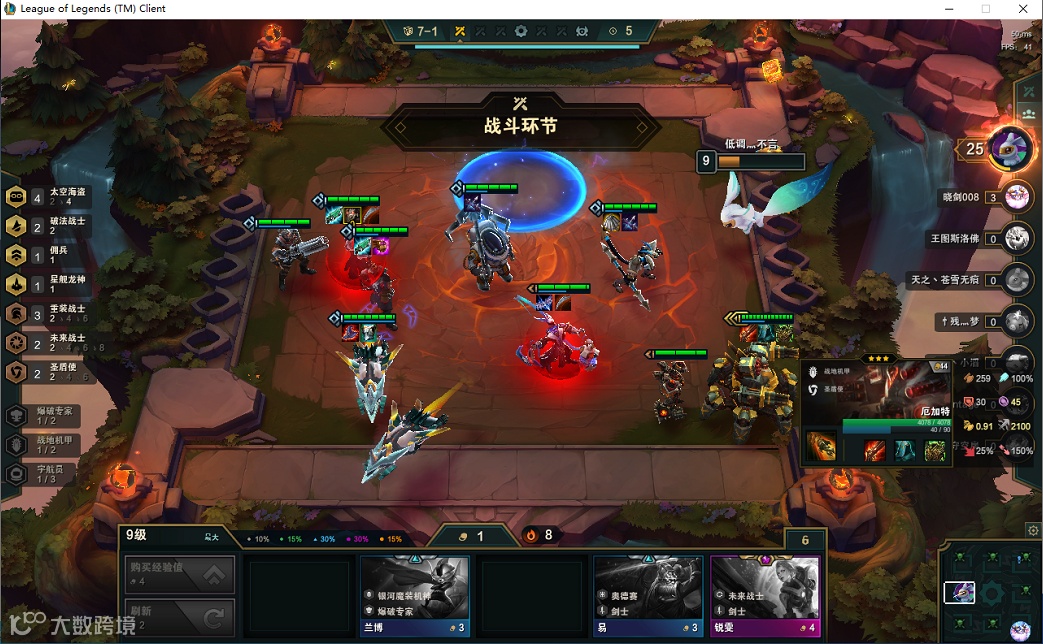Switch to 天之丶苍雪无痕's board

[1017, 279]
